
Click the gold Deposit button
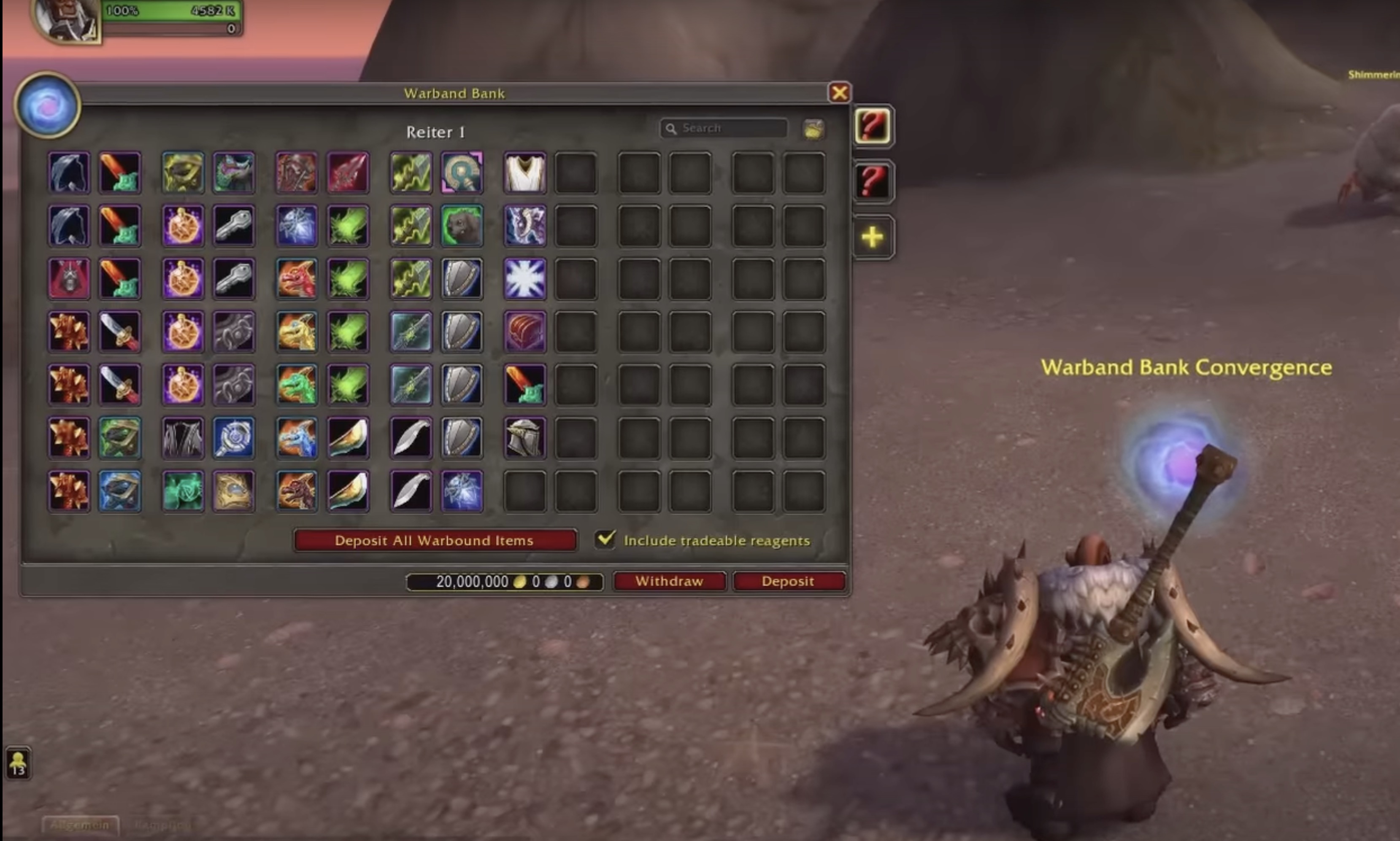(x=788, y=581)
